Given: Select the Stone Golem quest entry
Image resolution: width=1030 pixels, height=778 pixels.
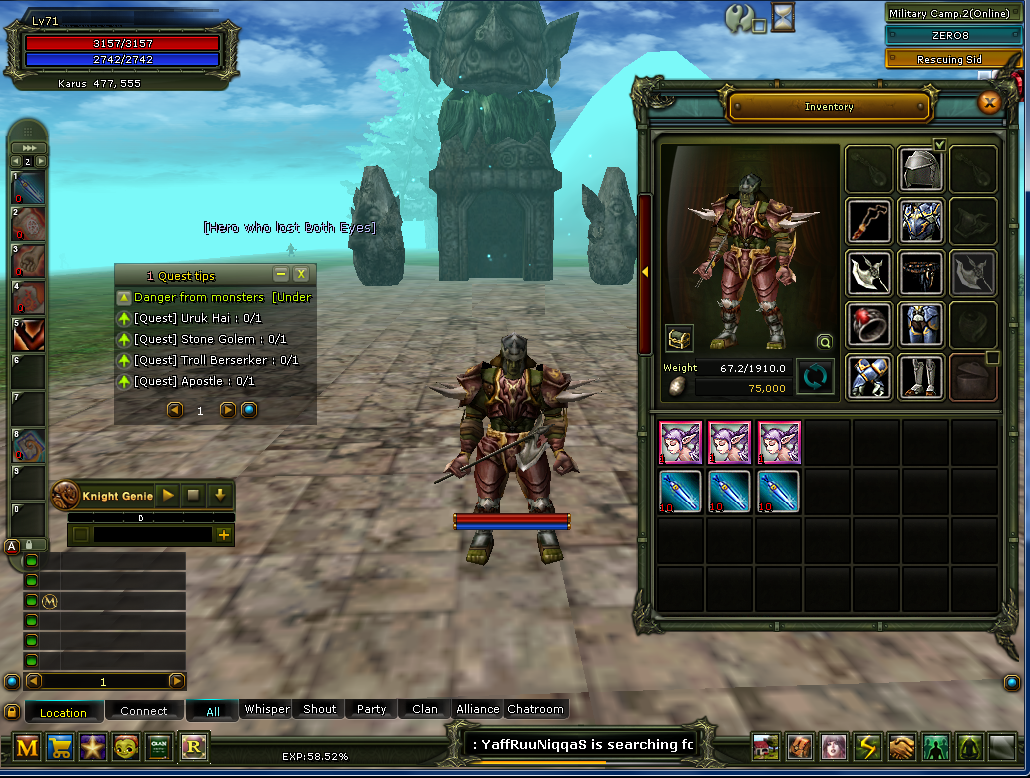Looking at the screenshot, I should (210, 339).
